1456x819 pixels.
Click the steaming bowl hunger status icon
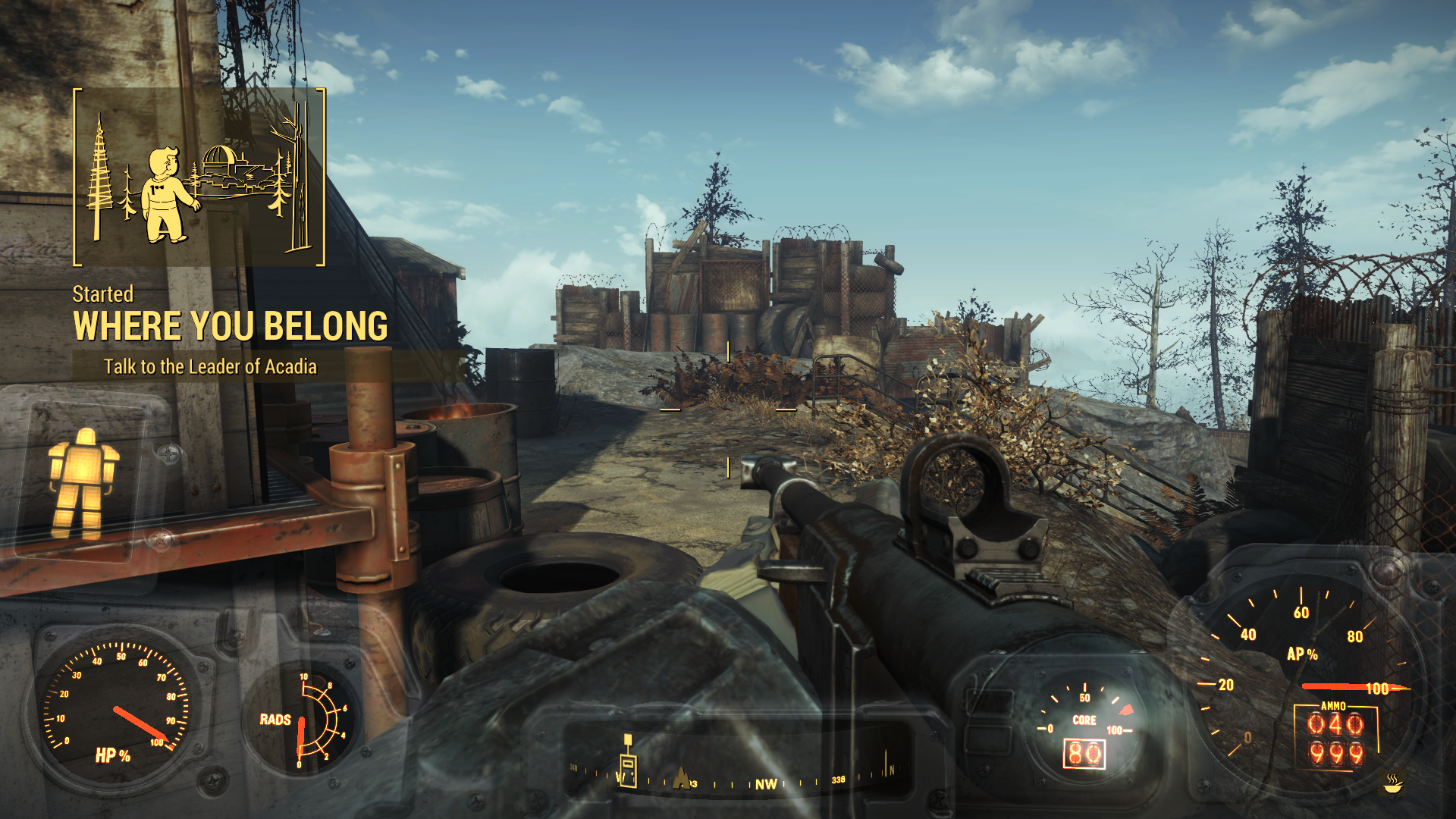1392,783
